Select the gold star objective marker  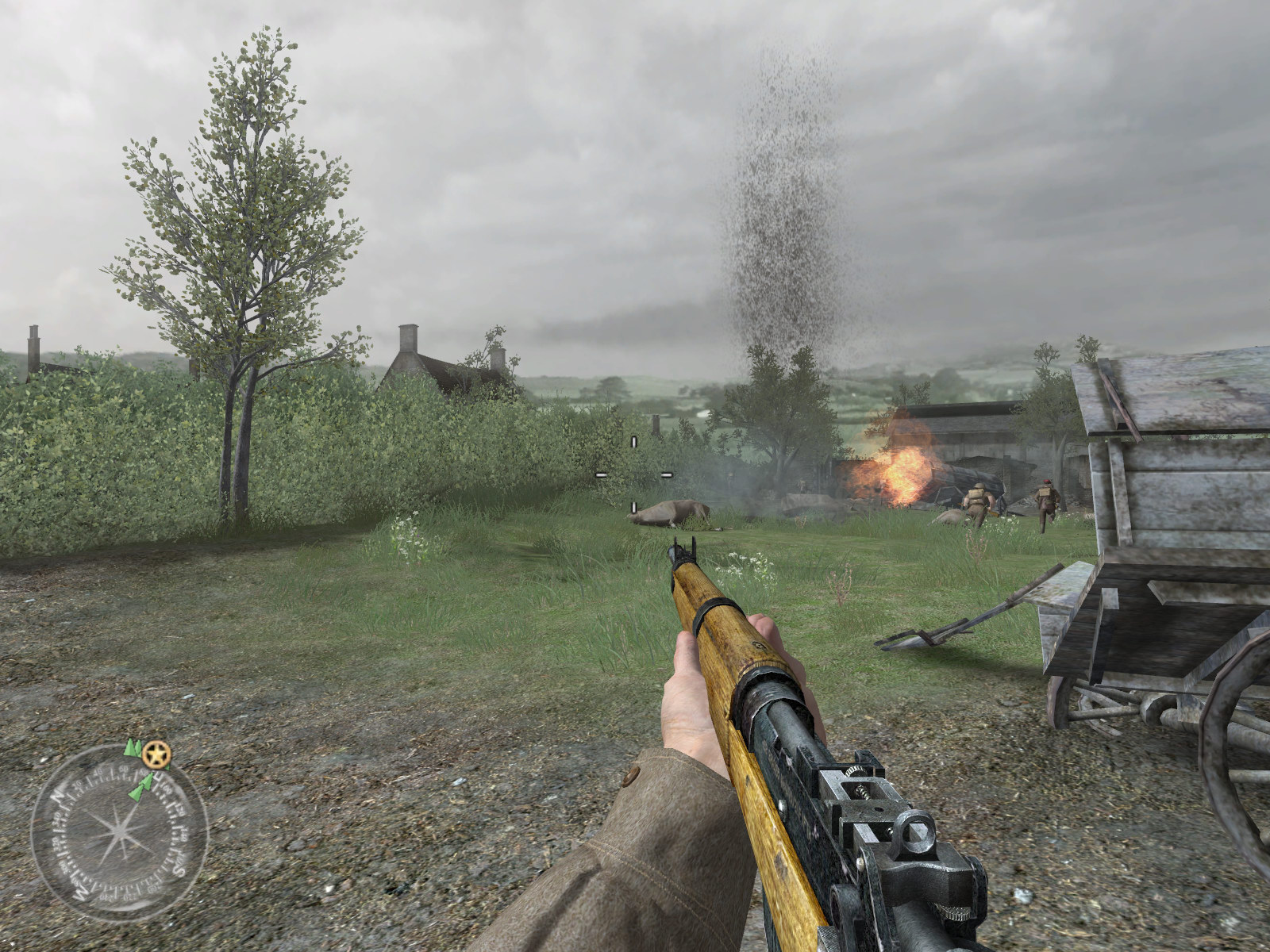(x=157, y=755)
